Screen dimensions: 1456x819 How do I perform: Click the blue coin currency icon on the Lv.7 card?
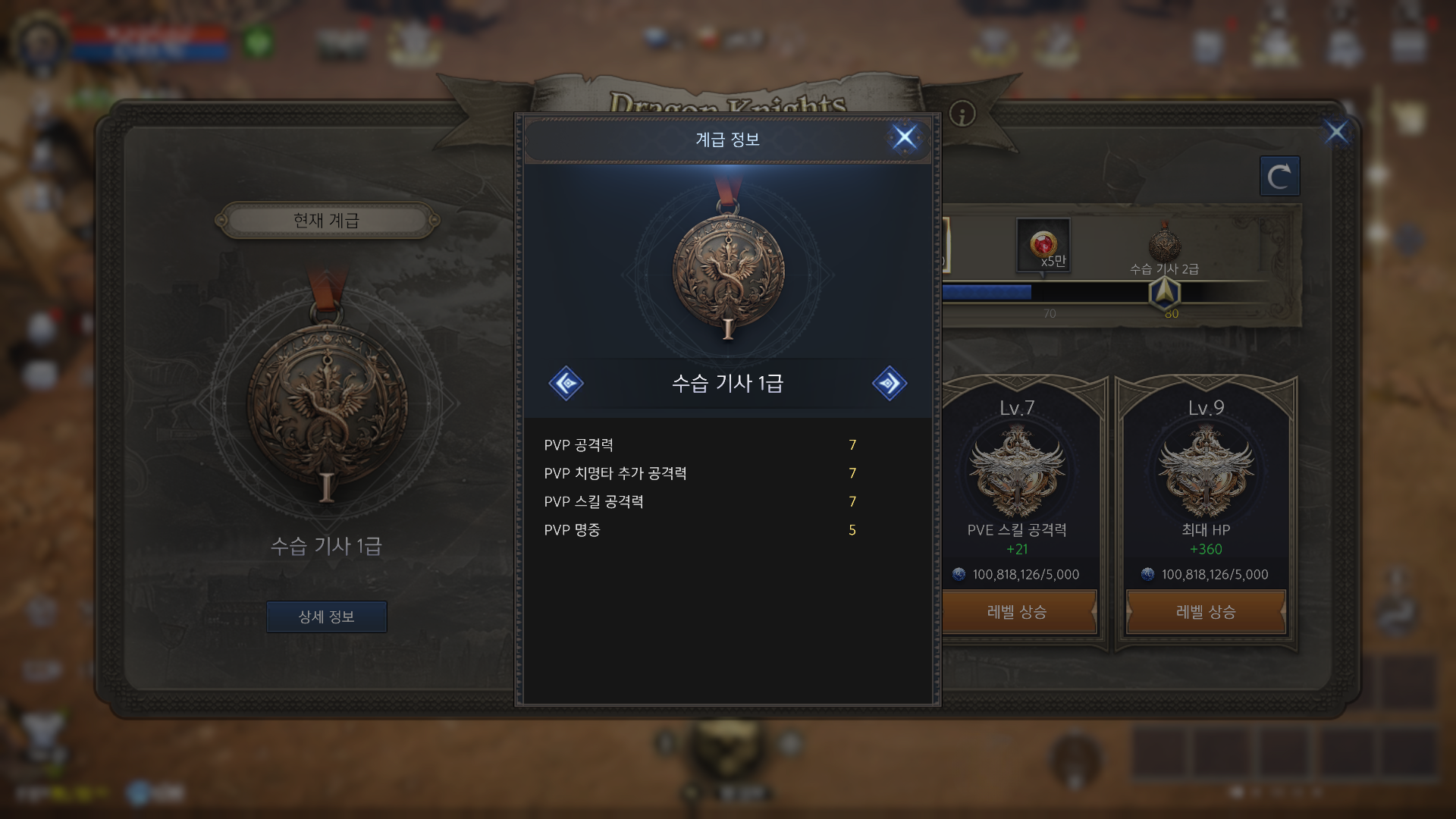(959, 574)
